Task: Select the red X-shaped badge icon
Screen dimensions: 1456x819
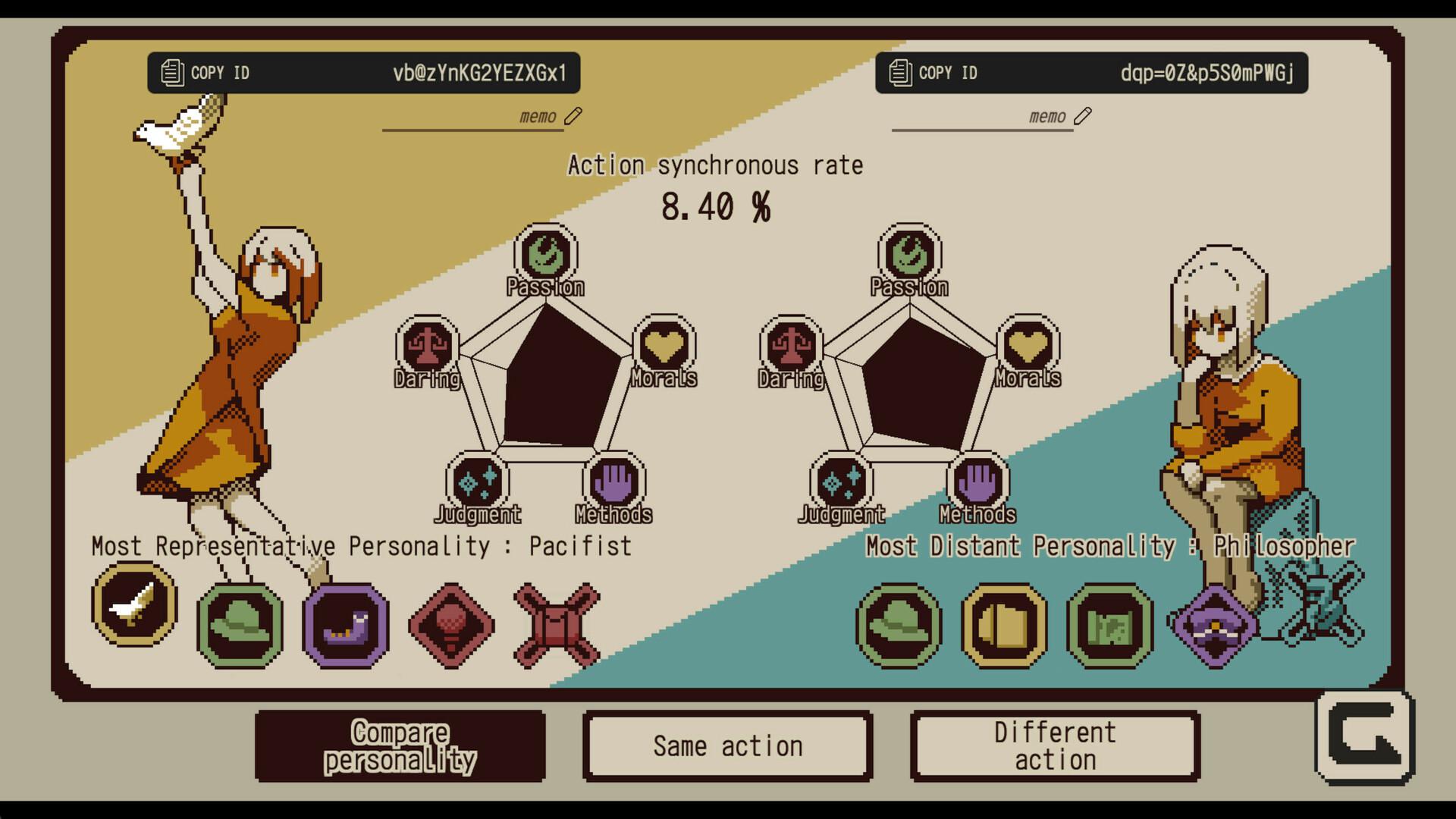Action: 556,623
